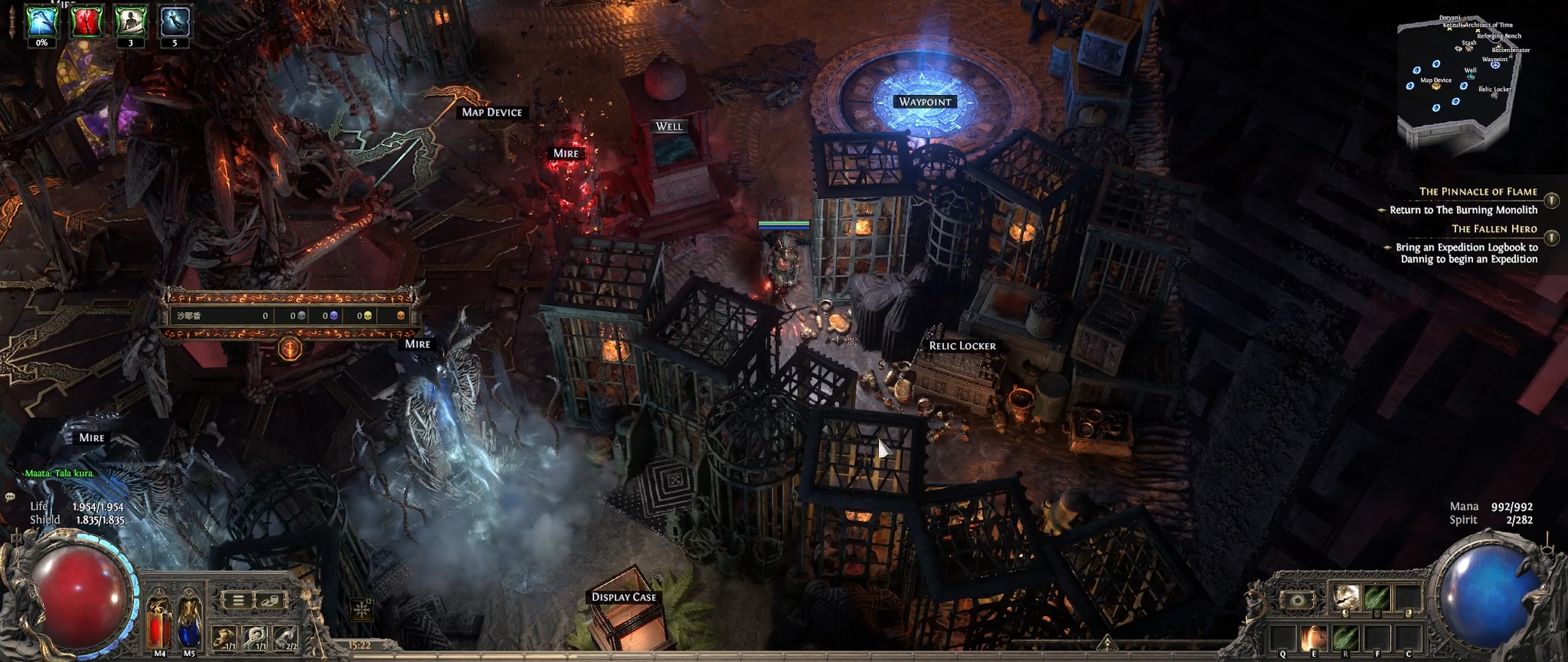Use the red life flask
Viewport: 1568px width, 662px height.
160,626
